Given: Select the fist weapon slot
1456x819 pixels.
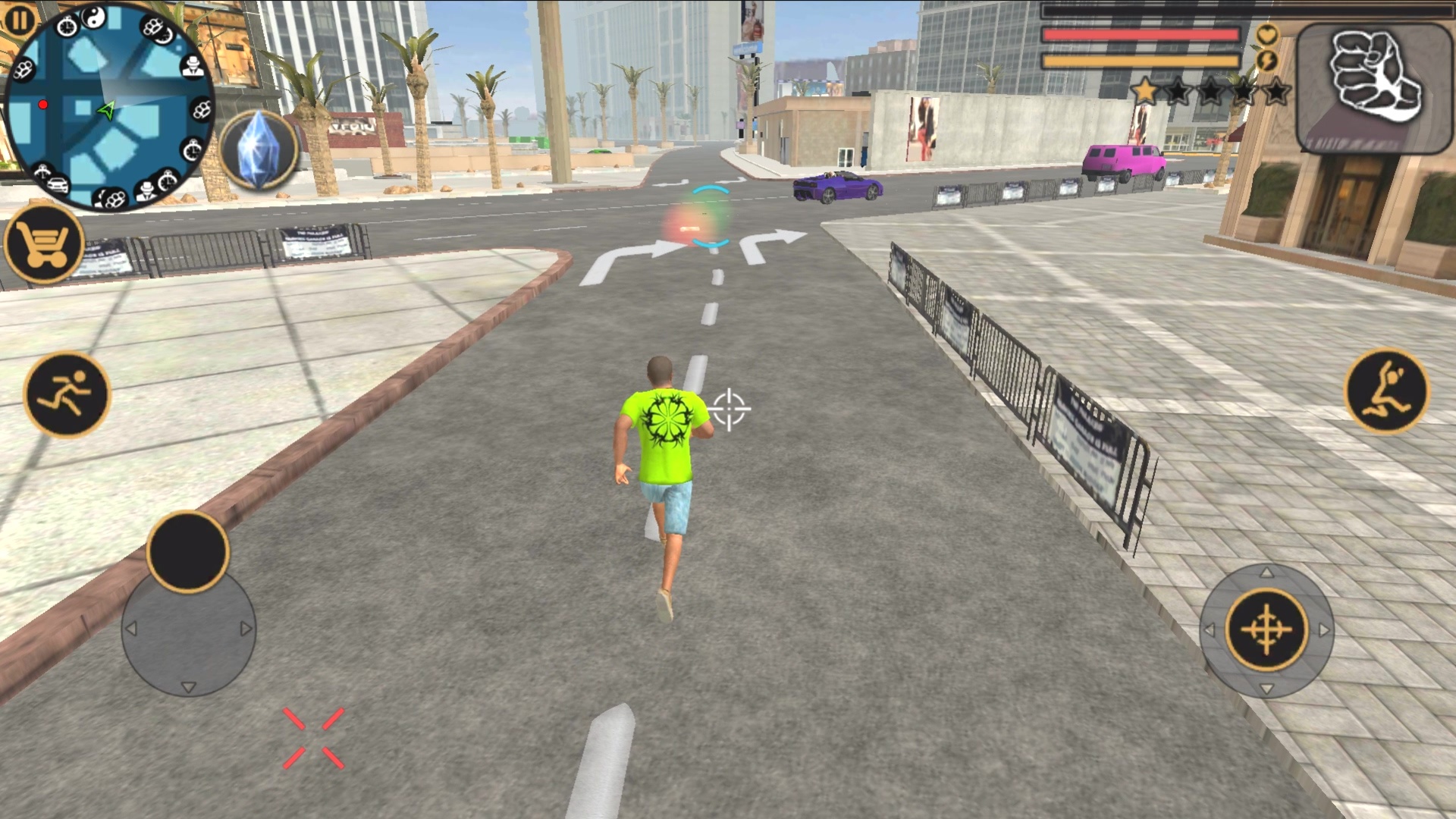Looking at the screenshot, I should tap(1373, 88).
